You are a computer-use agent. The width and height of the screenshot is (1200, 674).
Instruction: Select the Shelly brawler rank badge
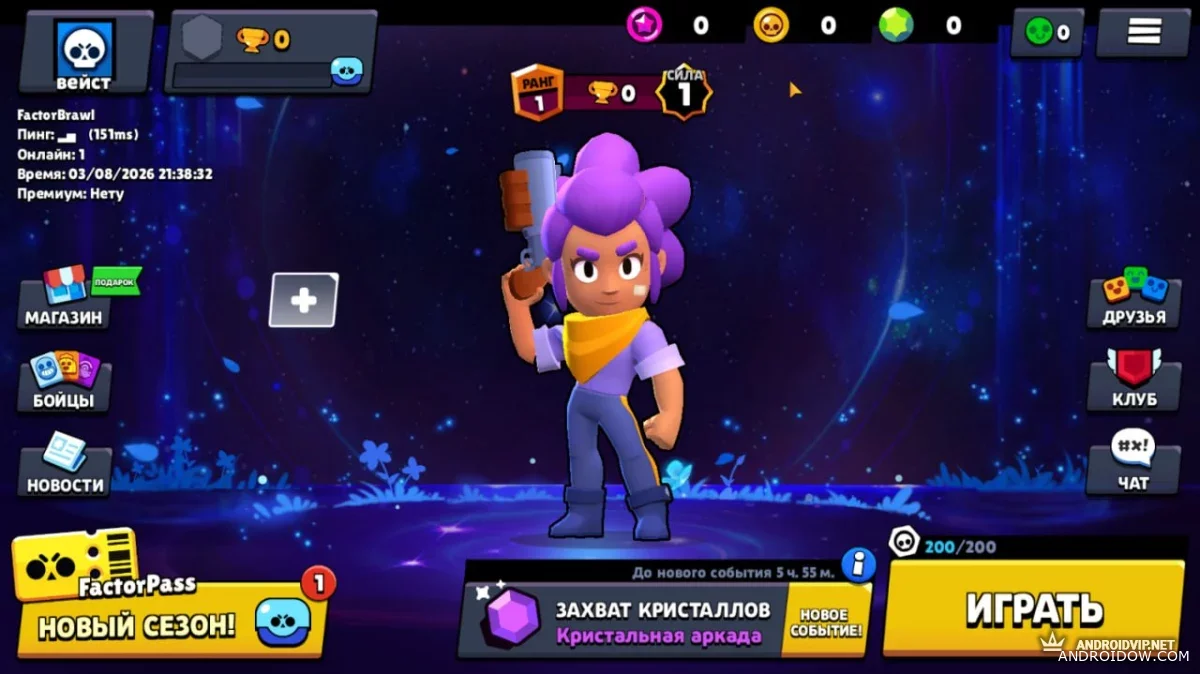[x=536, y=92]
